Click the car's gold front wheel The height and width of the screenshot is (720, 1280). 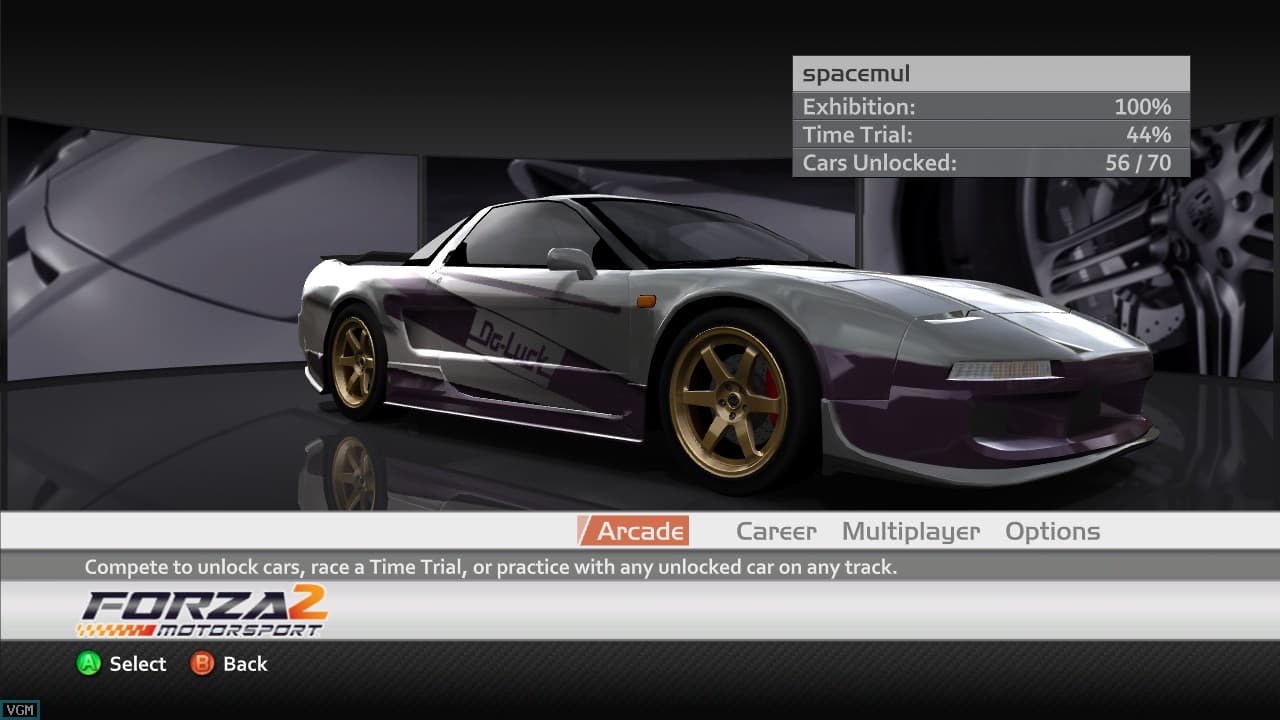coord(735,400)
